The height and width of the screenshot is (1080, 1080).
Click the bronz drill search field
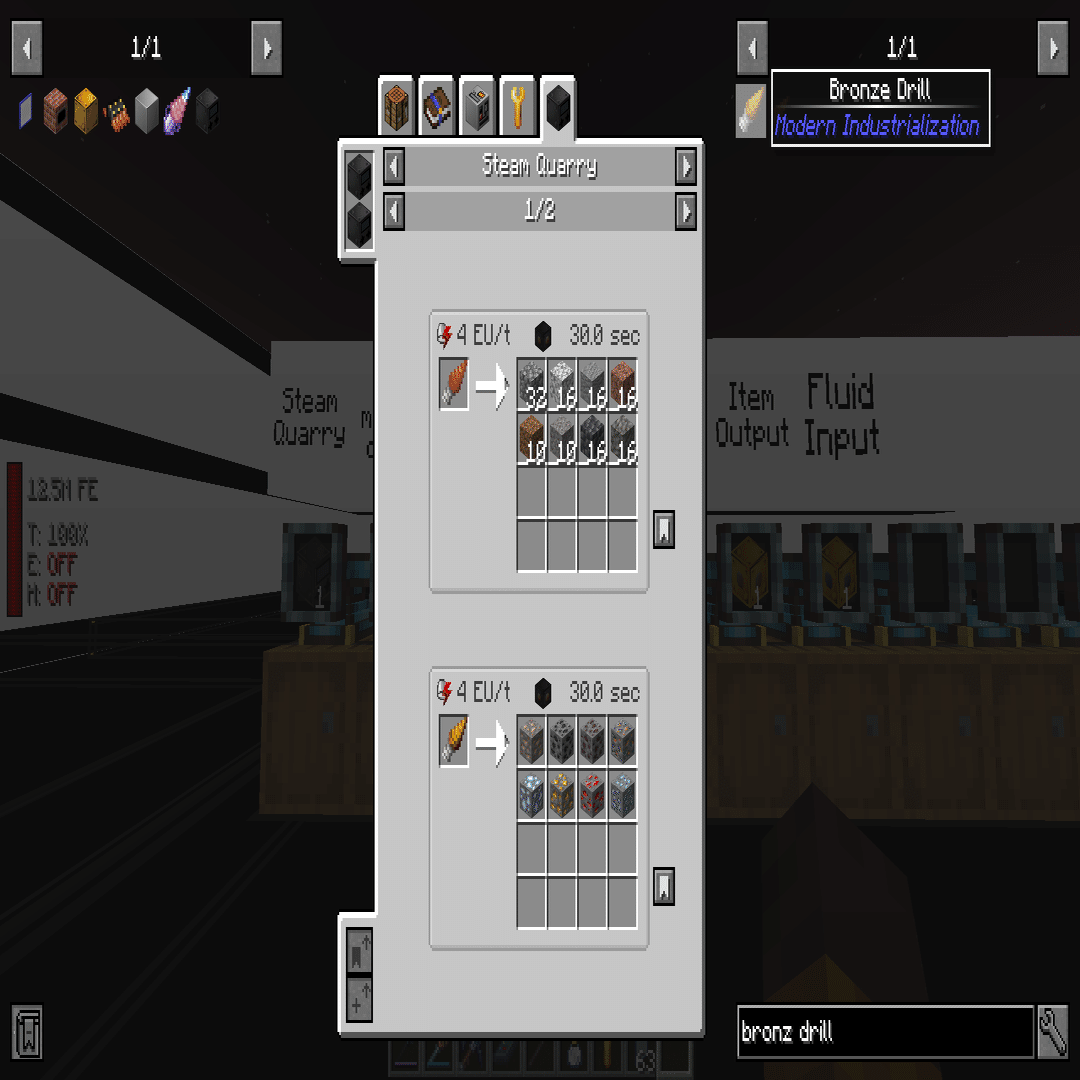tap(884, 1032)
